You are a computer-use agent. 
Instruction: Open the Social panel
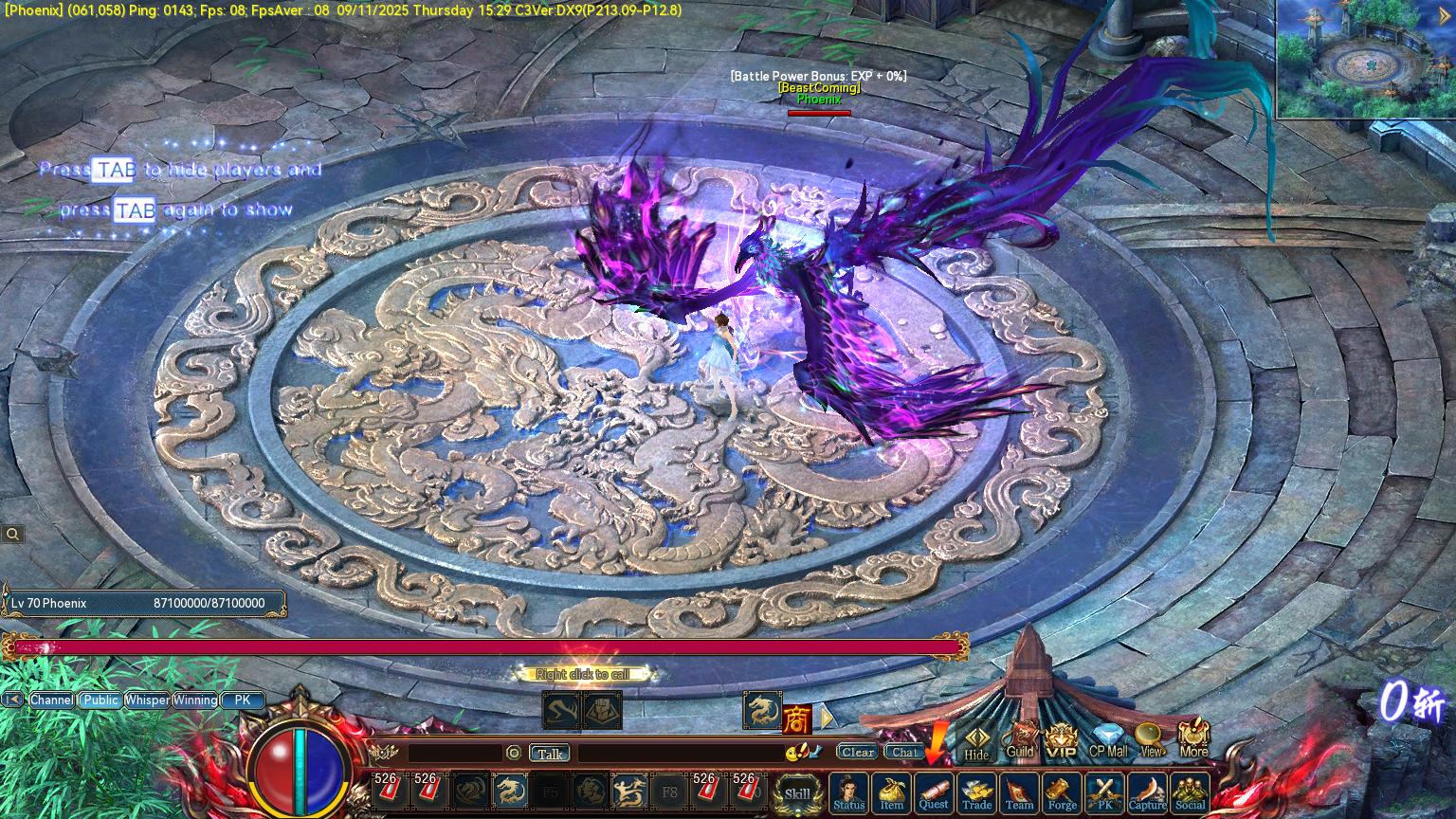click(x=1190, y=792)
